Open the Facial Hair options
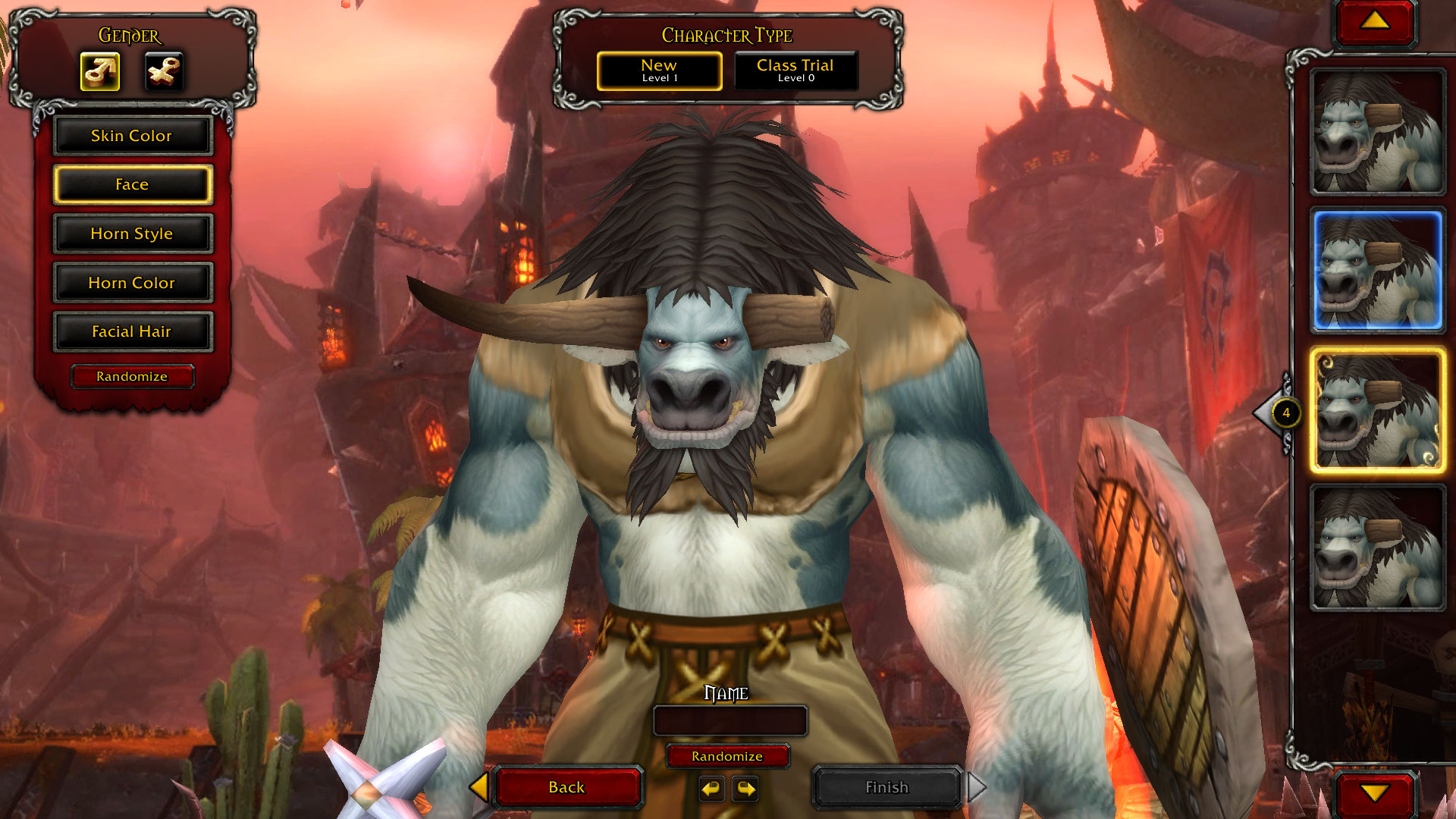Image resolution: width=1456 pixels, height=819 pixels. click(132, 331)
